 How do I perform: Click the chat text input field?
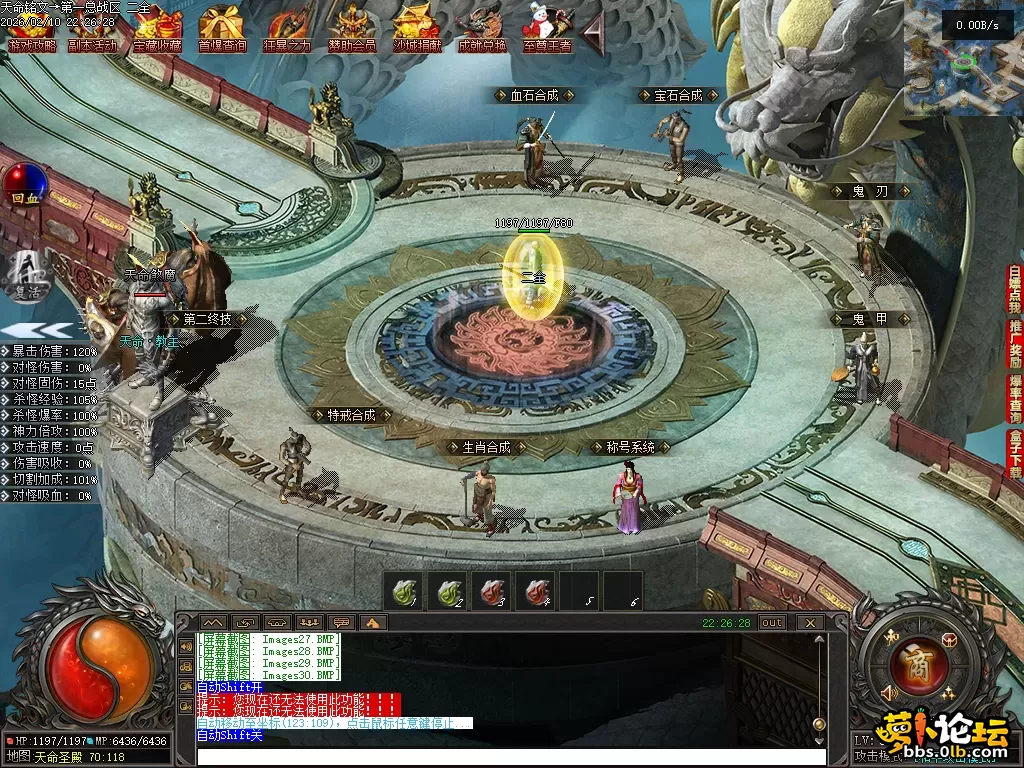510,756
